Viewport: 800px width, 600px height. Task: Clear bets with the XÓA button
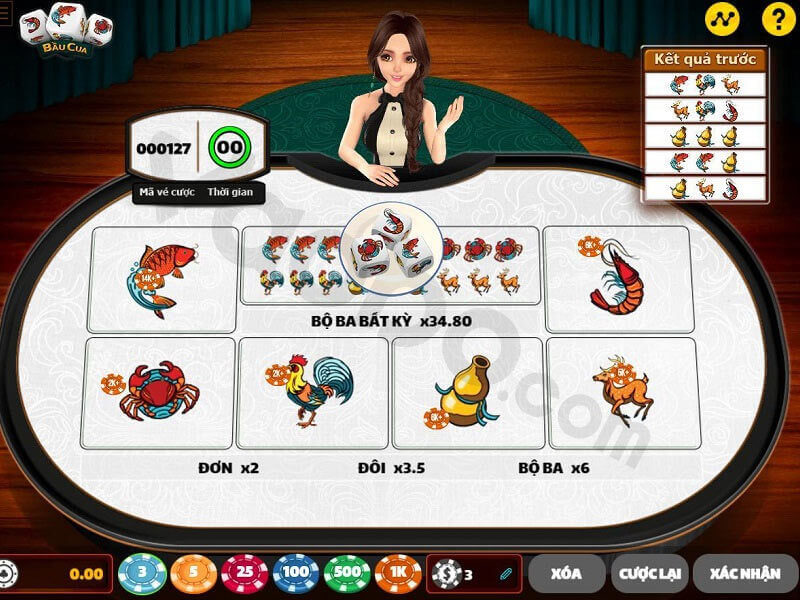tap(566, 574)
